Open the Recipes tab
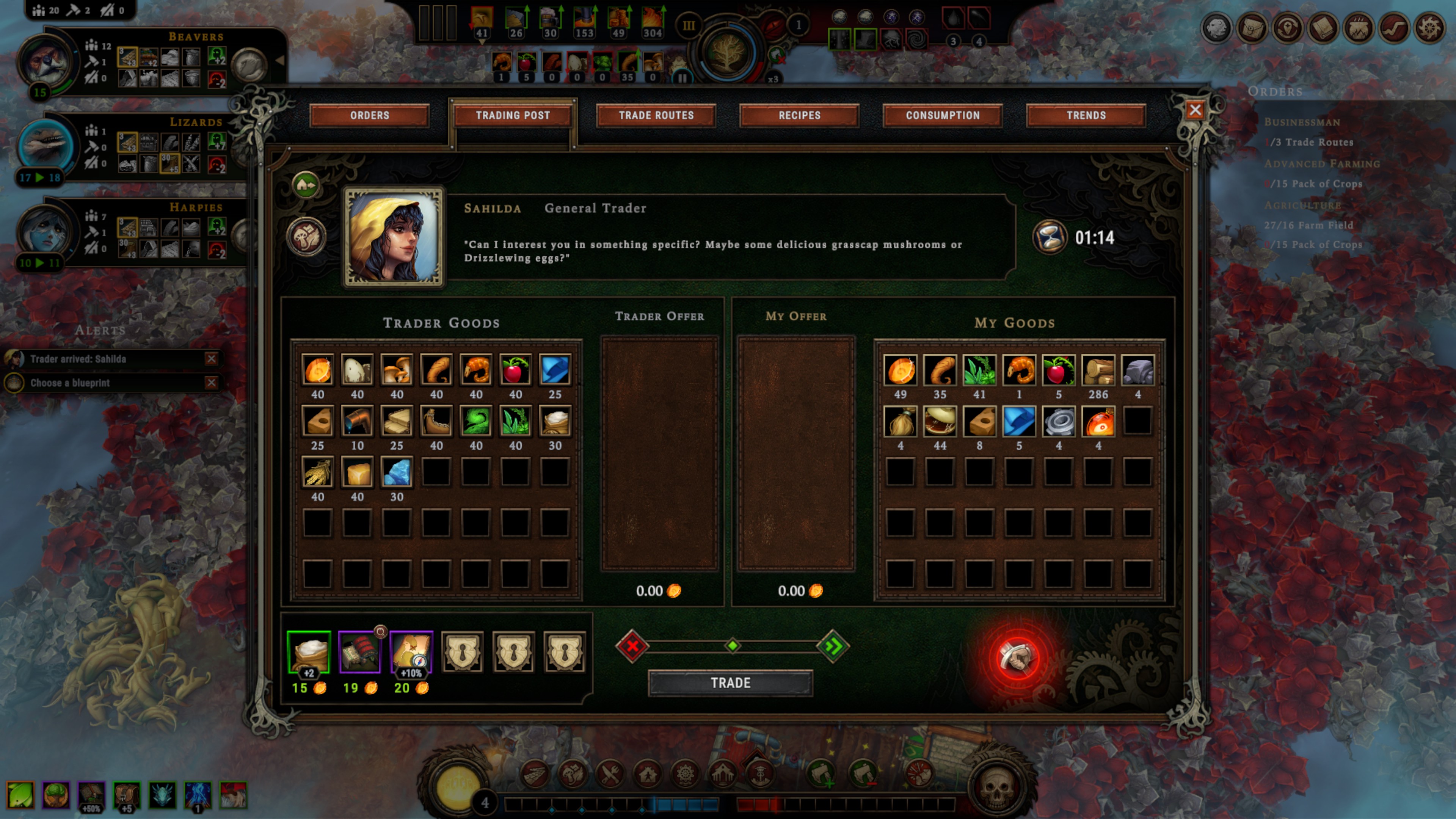 (x=799, y=115)
